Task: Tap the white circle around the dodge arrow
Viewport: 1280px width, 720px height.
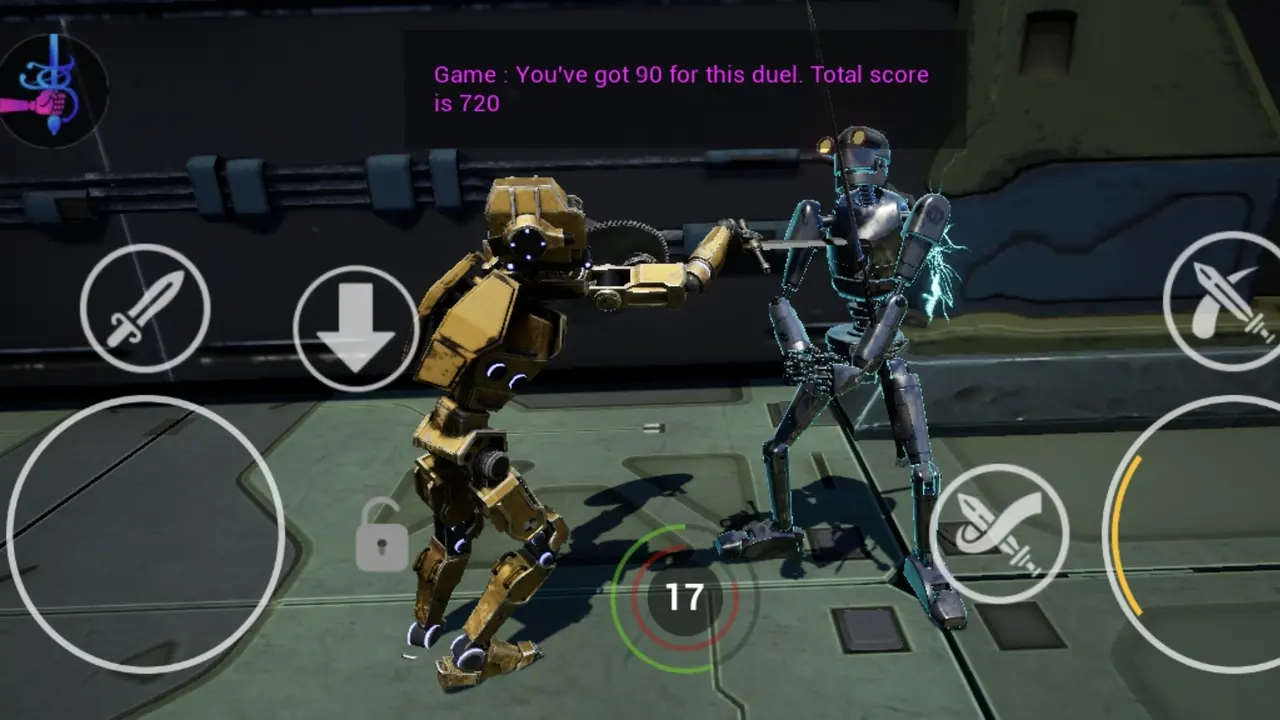Action: (355, 325)
